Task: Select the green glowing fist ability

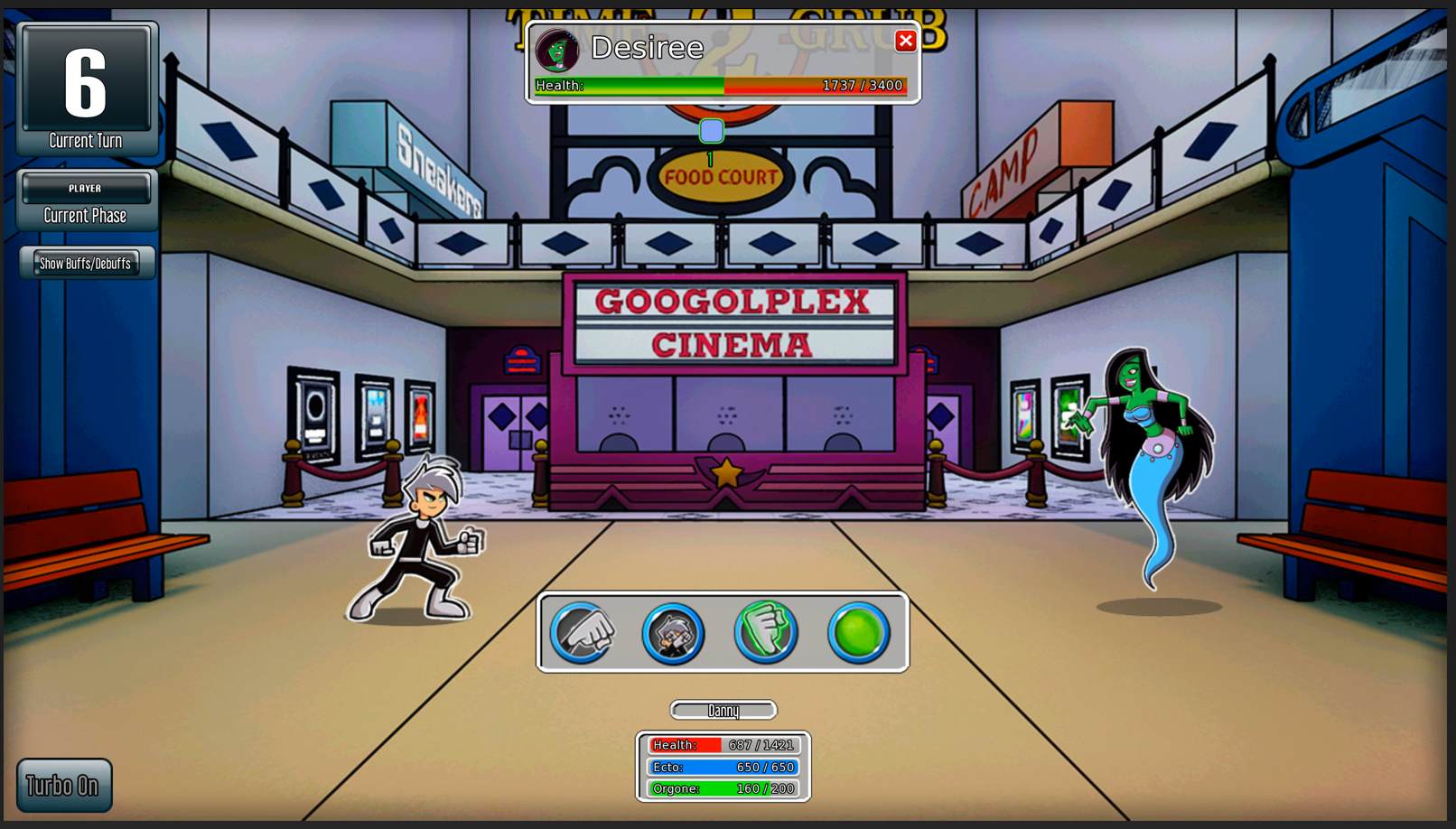Action: [x=766, y=632]
